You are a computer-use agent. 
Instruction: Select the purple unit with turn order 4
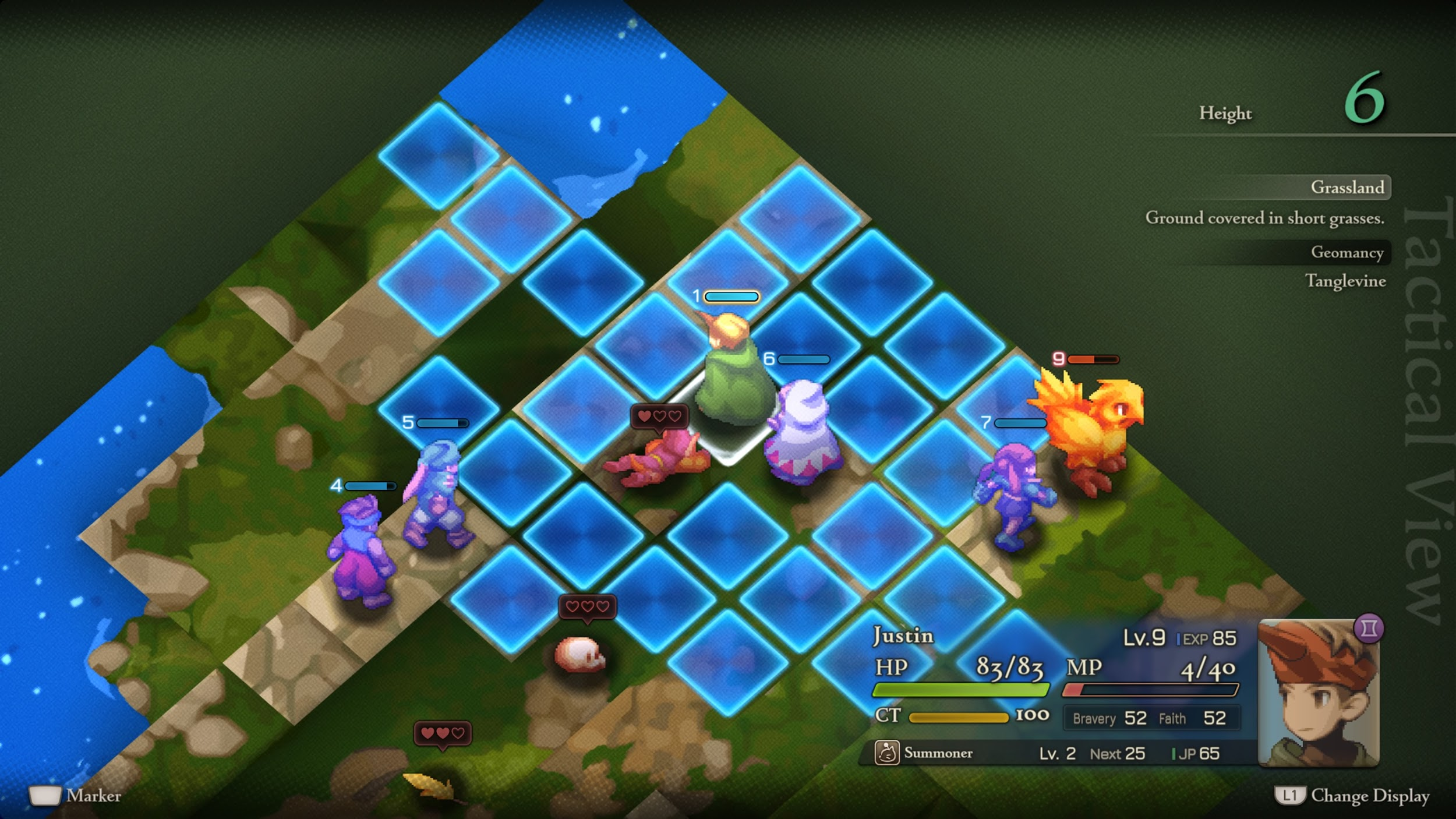[x=360, y=550]
